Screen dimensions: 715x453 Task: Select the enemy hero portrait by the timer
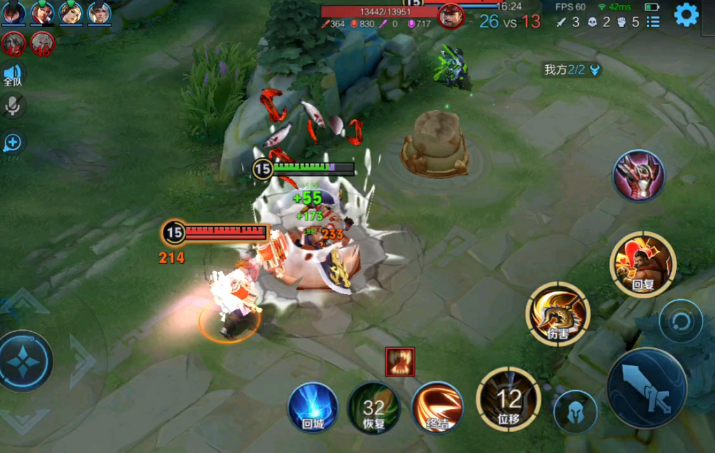(452, 15)
